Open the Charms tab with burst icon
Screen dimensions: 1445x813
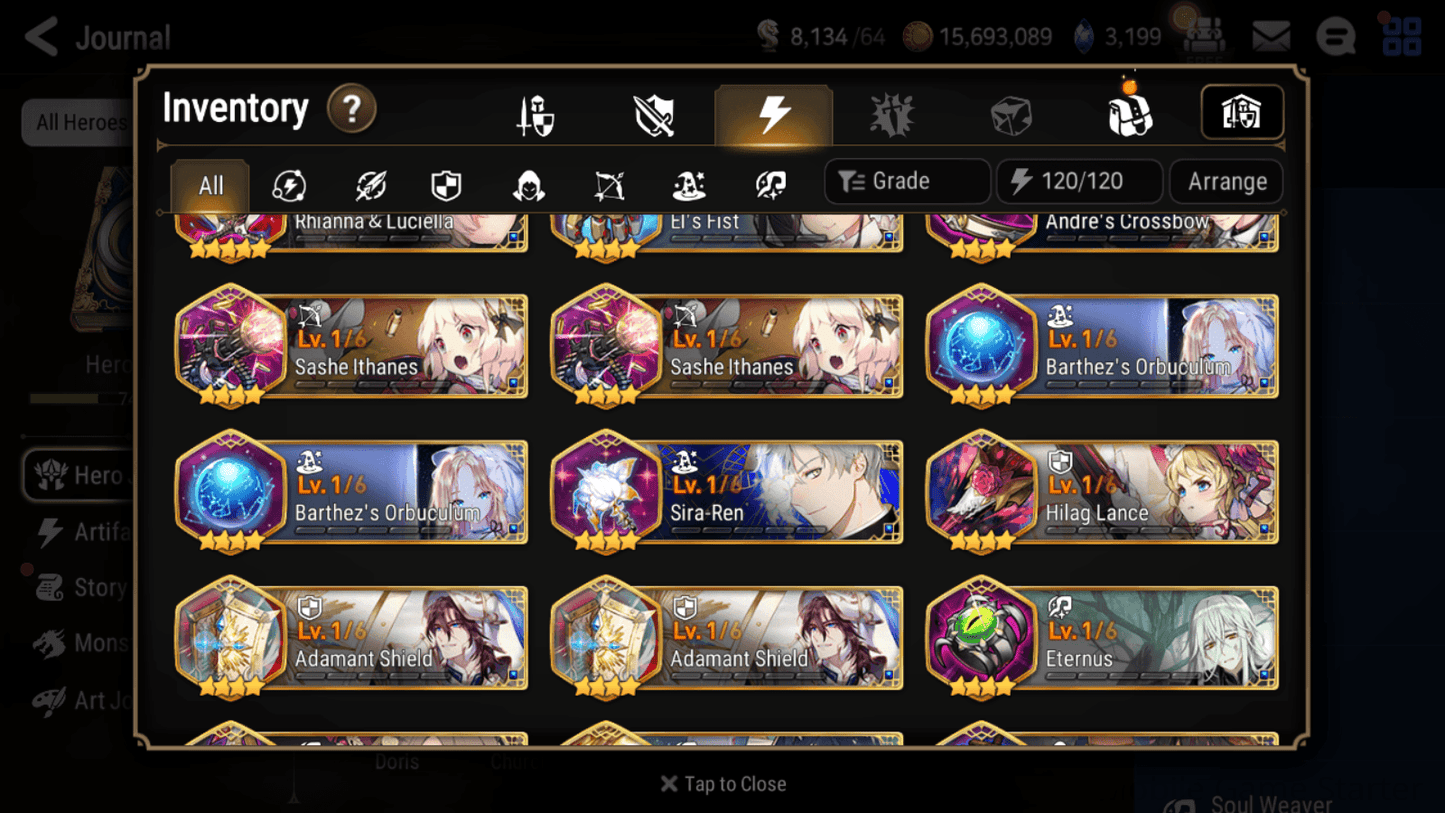pyautogui.click(x=892, y=113)
